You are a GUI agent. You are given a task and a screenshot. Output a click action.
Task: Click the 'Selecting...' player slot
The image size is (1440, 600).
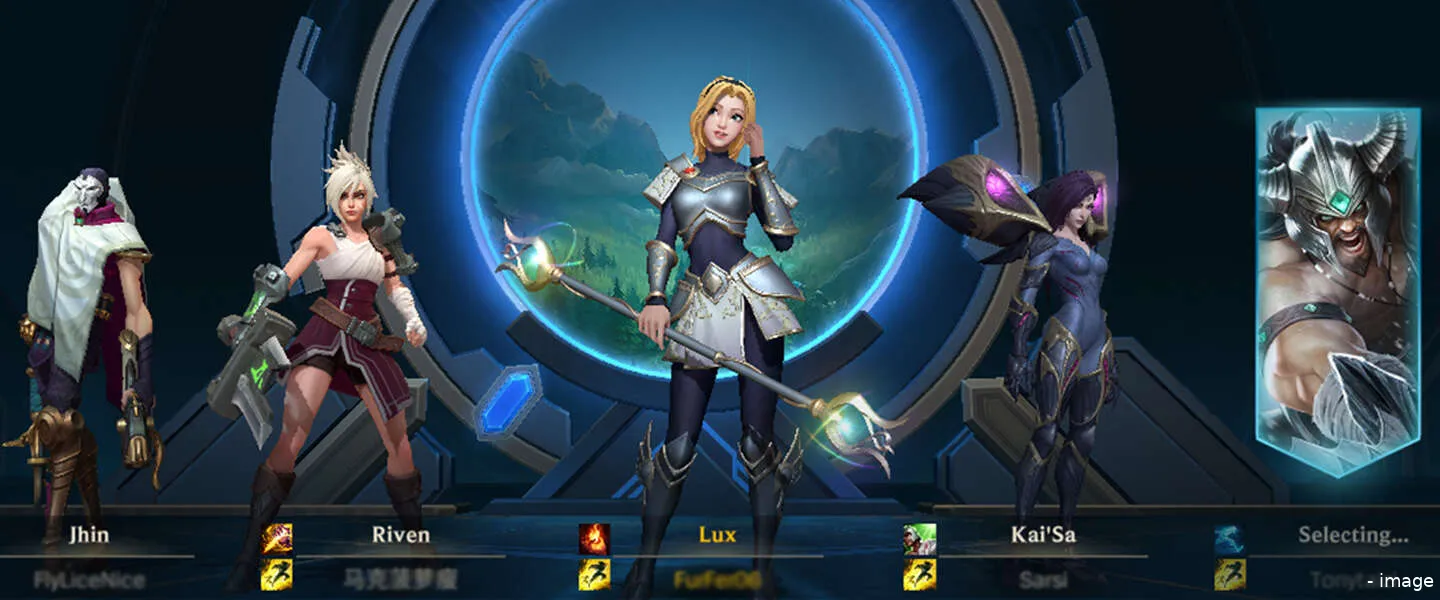click(1352, 535)
